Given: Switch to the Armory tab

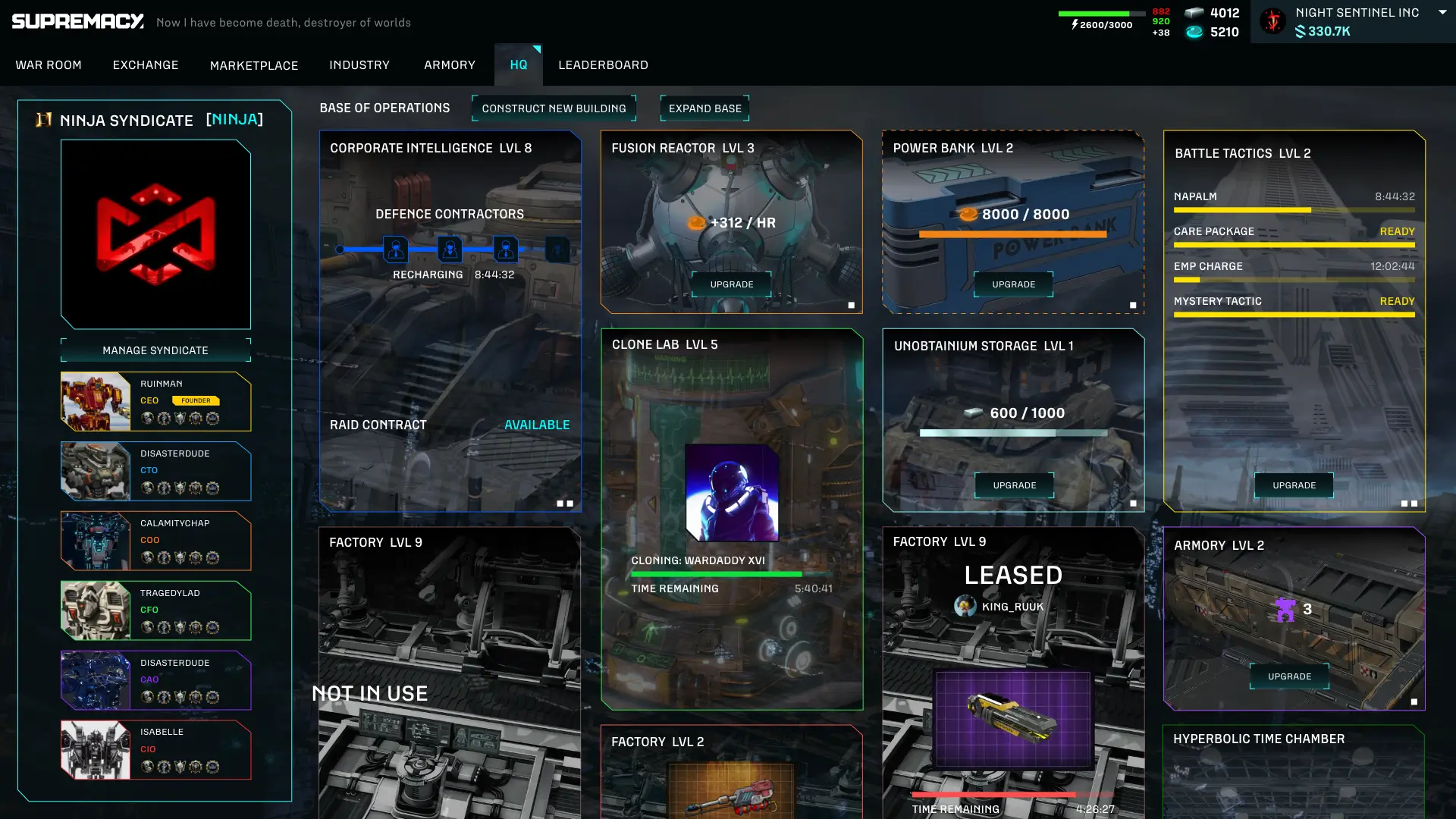Looking at the screenshot, I should [x=450, y=65].
